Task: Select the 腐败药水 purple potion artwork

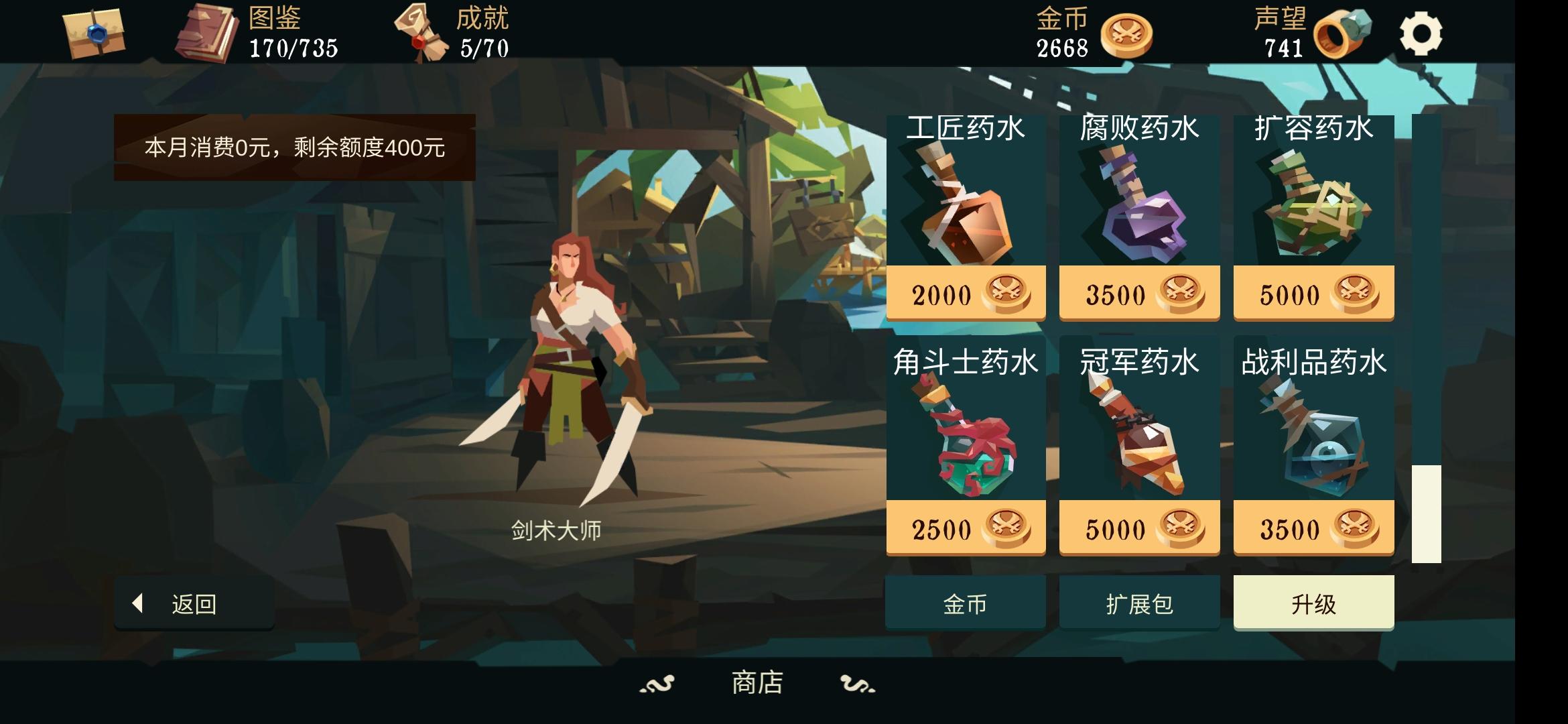Action: coord(1139,208)
